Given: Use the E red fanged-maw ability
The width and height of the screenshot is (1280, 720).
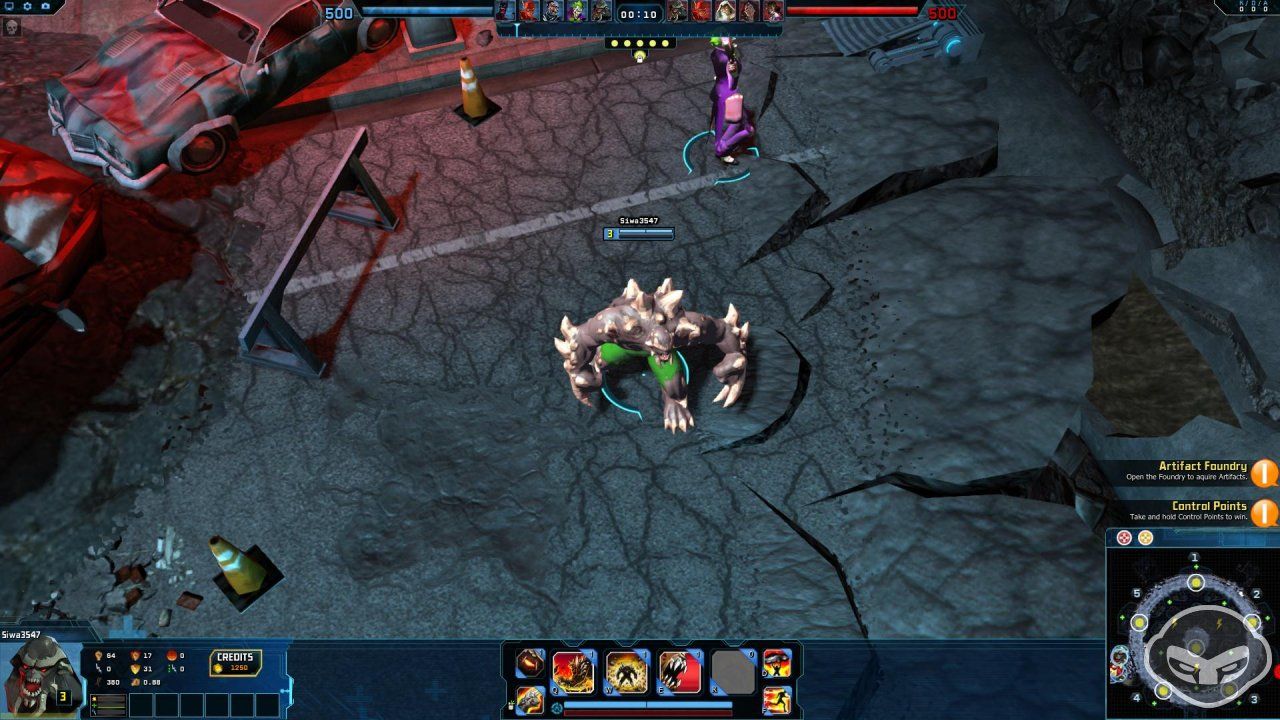Looking at the screenshot, I should (x=679, y=670).
